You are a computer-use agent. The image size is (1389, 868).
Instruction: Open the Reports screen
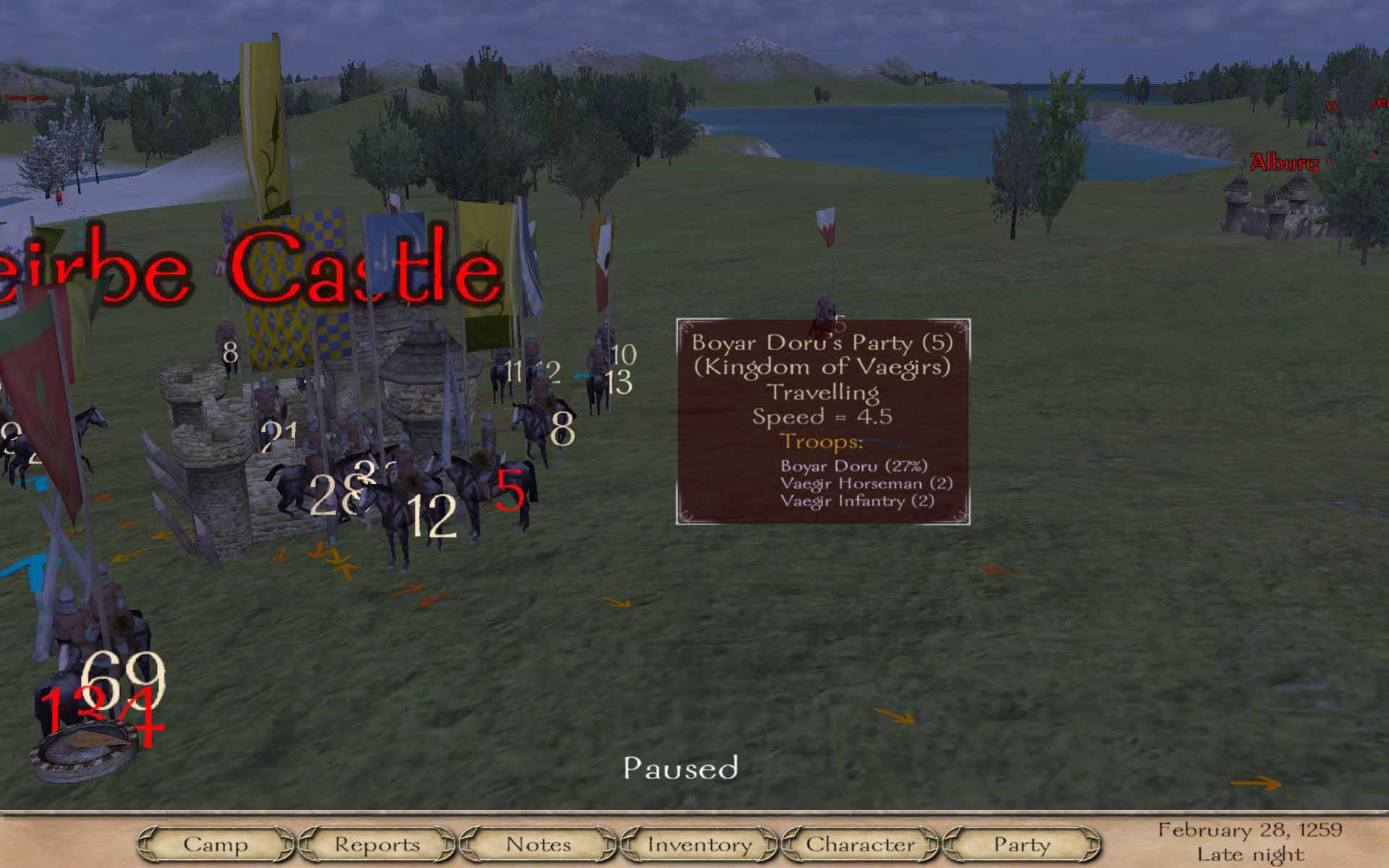coord(377,844)
